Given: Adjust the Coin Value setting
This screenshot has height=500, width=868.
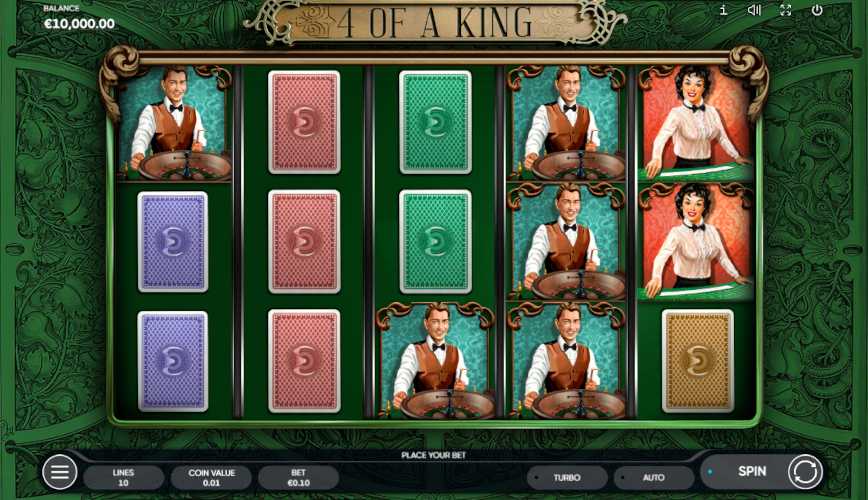Looking at the screenshot, I should click(211, 477).
